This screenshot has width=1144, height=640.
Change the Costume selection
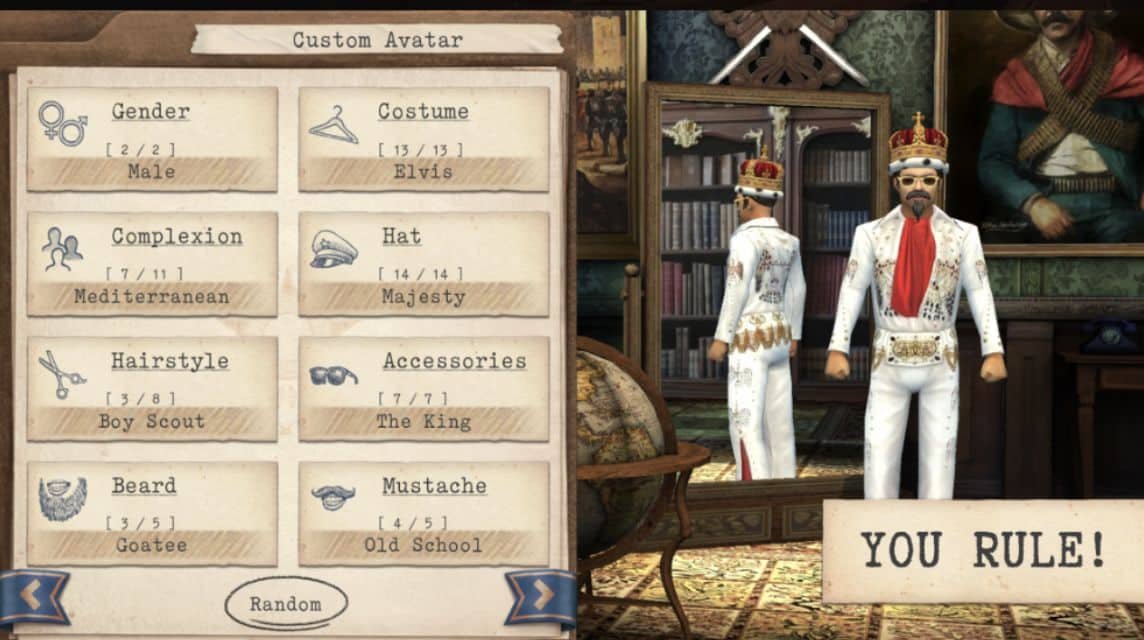coord(424,139)
